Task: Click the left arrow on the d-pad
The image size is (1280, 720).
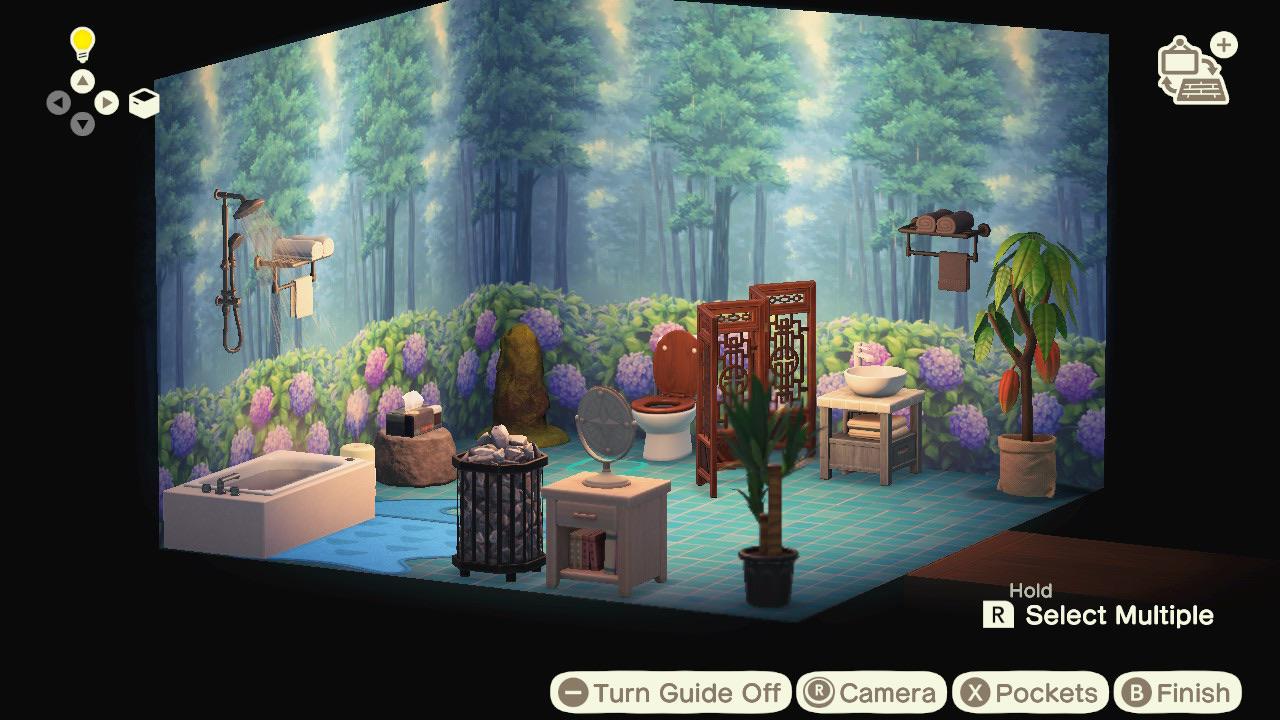Action: click(x=60, y=102)
